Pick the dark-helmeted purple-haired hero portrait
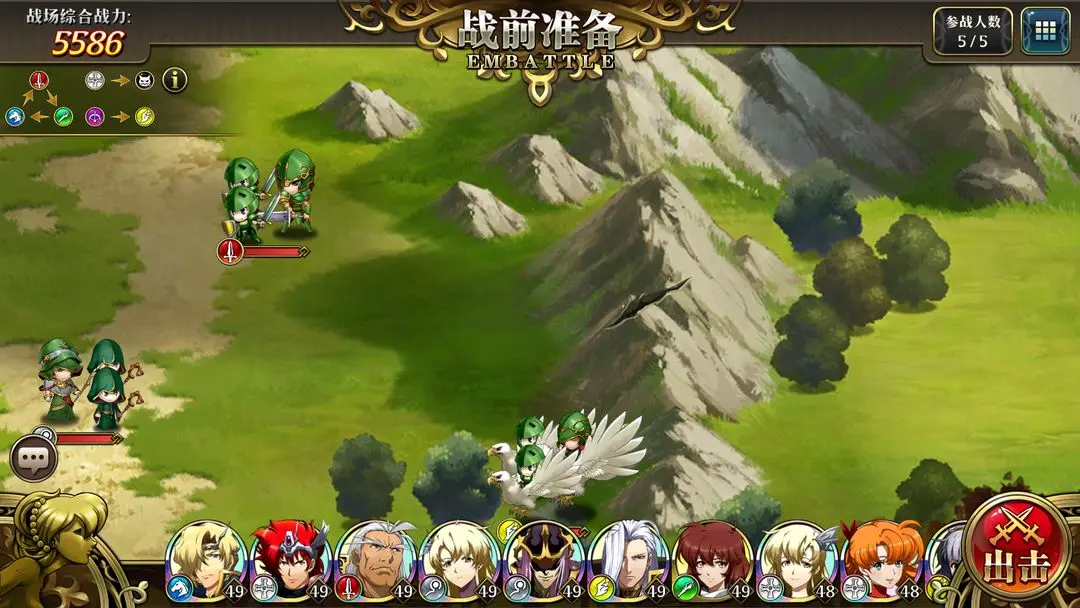This screenshot has width=1080, height=608. point(543,560)
